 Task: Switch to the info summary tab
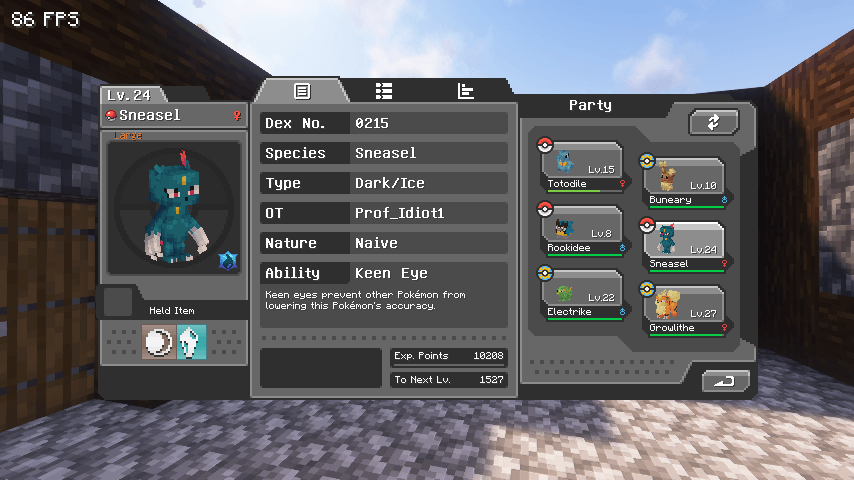[301, 91]
